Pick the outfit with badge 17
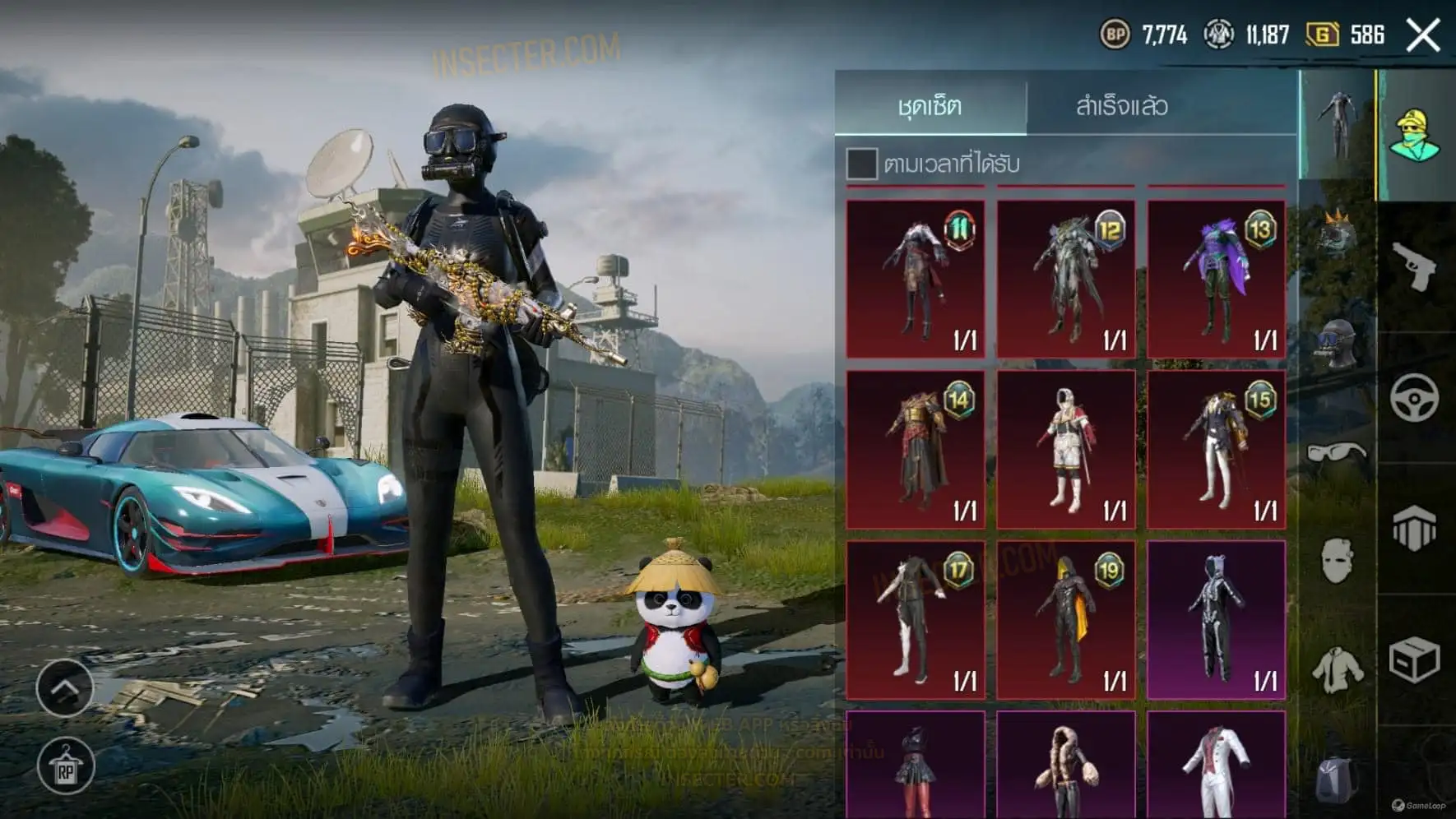Screen dimensions: 1456x819 [x=916, y=620]
